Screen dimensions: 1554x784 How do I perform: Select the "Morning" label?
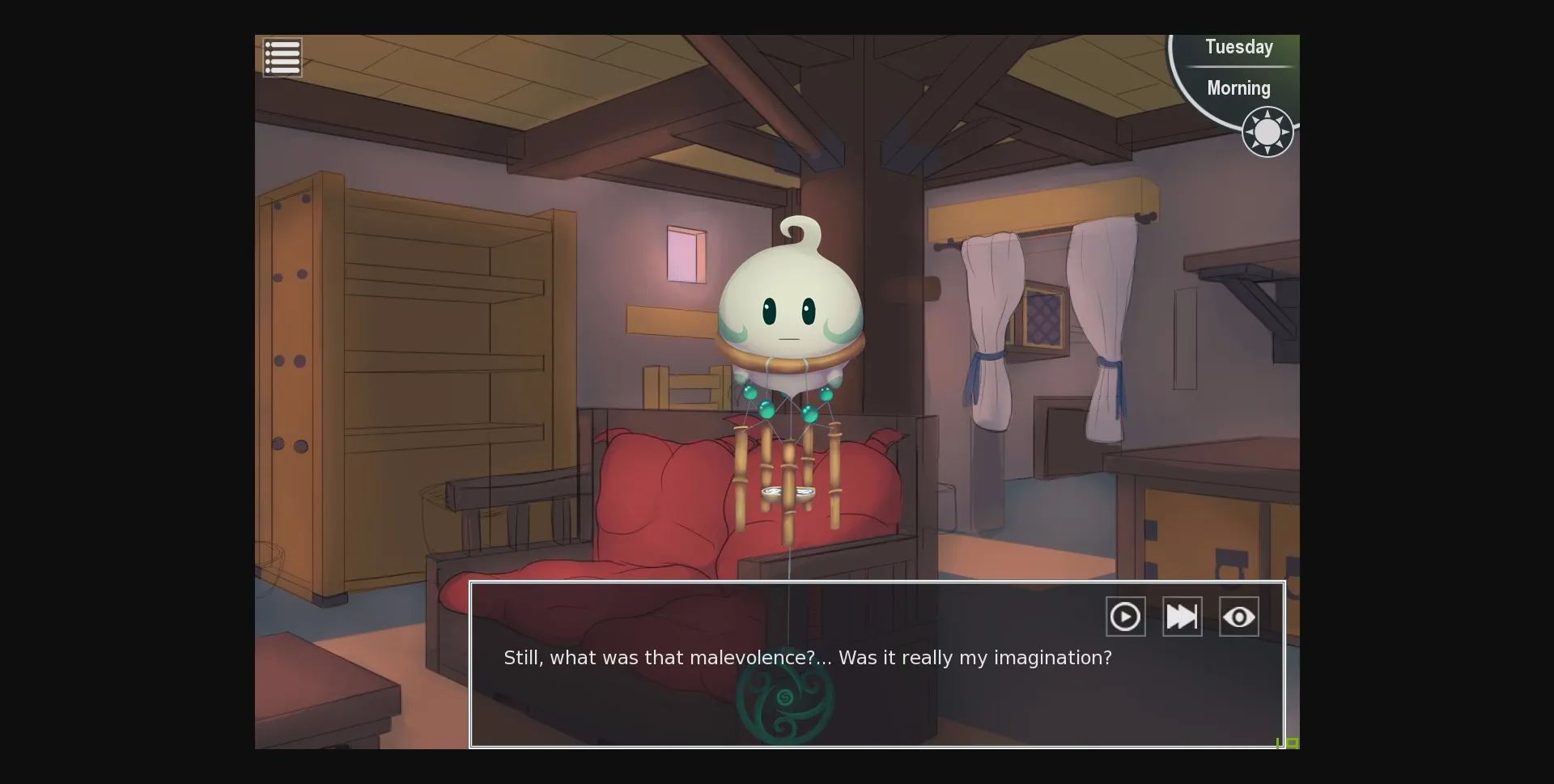click(x=1238, y=88)
